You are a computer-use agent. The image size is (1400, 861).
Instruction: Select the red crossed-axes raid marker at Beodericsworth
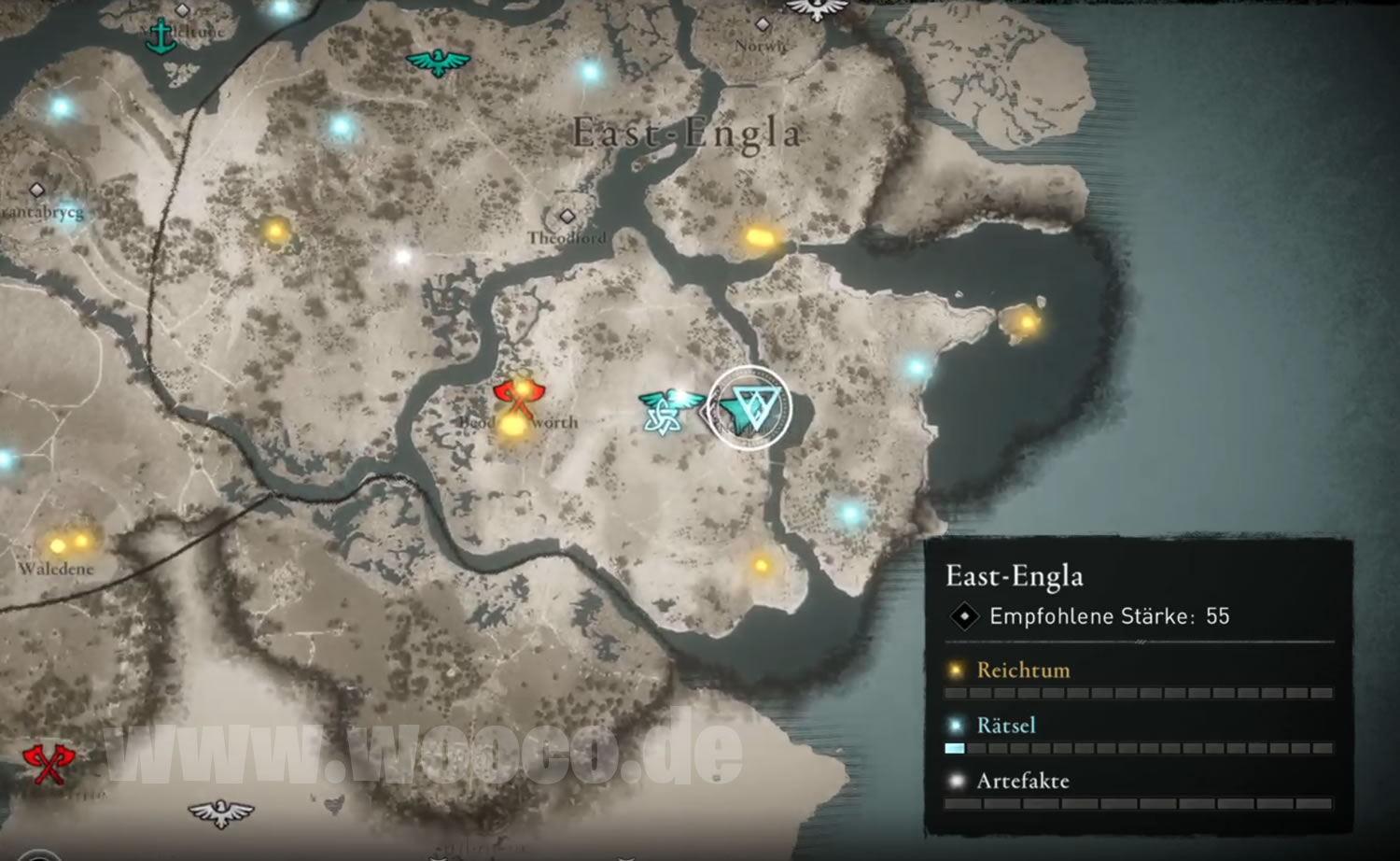514,398
